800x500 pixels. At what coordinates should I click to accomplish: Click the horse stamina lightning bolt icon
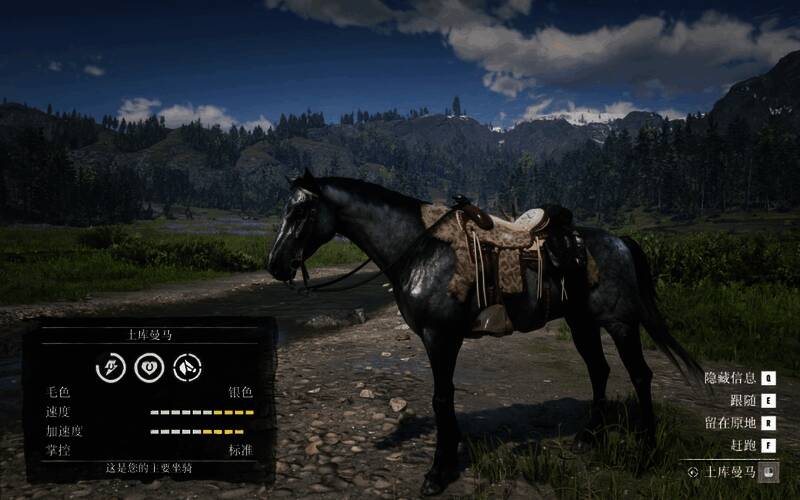pos(110,367)
